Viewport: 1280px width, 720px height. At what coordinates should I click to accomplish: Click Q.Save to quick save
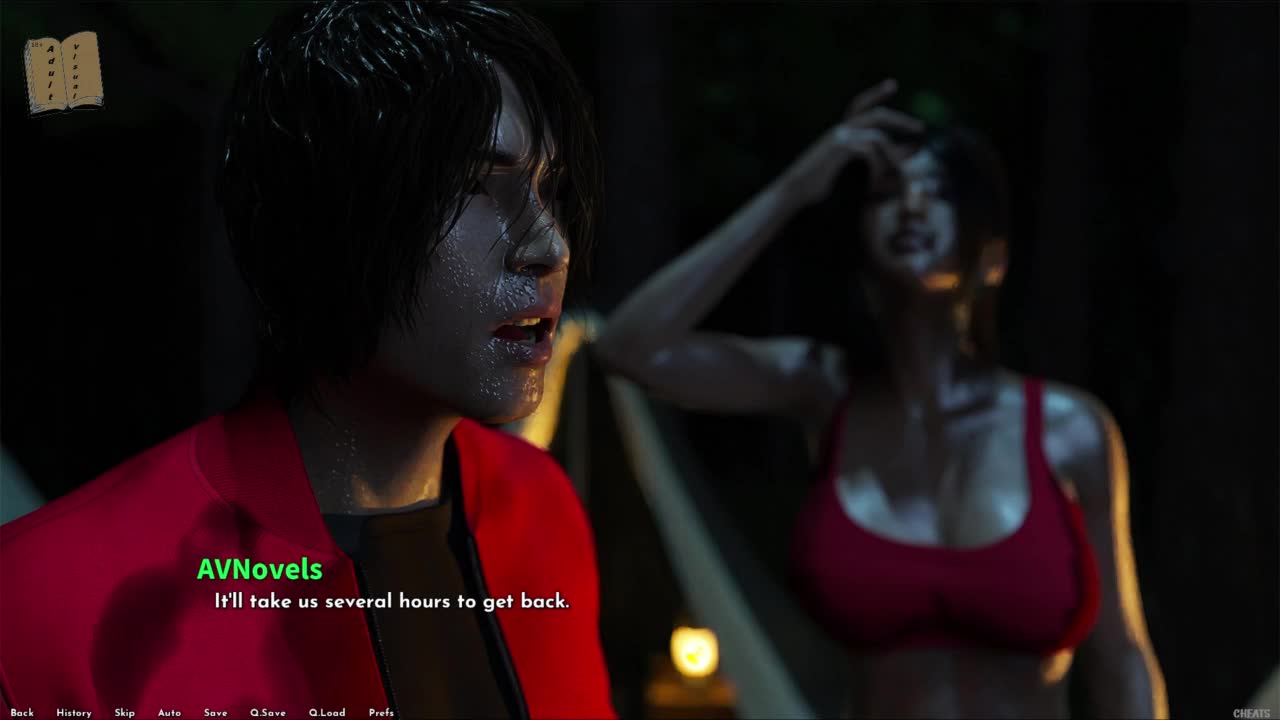[x=267, y=713]
